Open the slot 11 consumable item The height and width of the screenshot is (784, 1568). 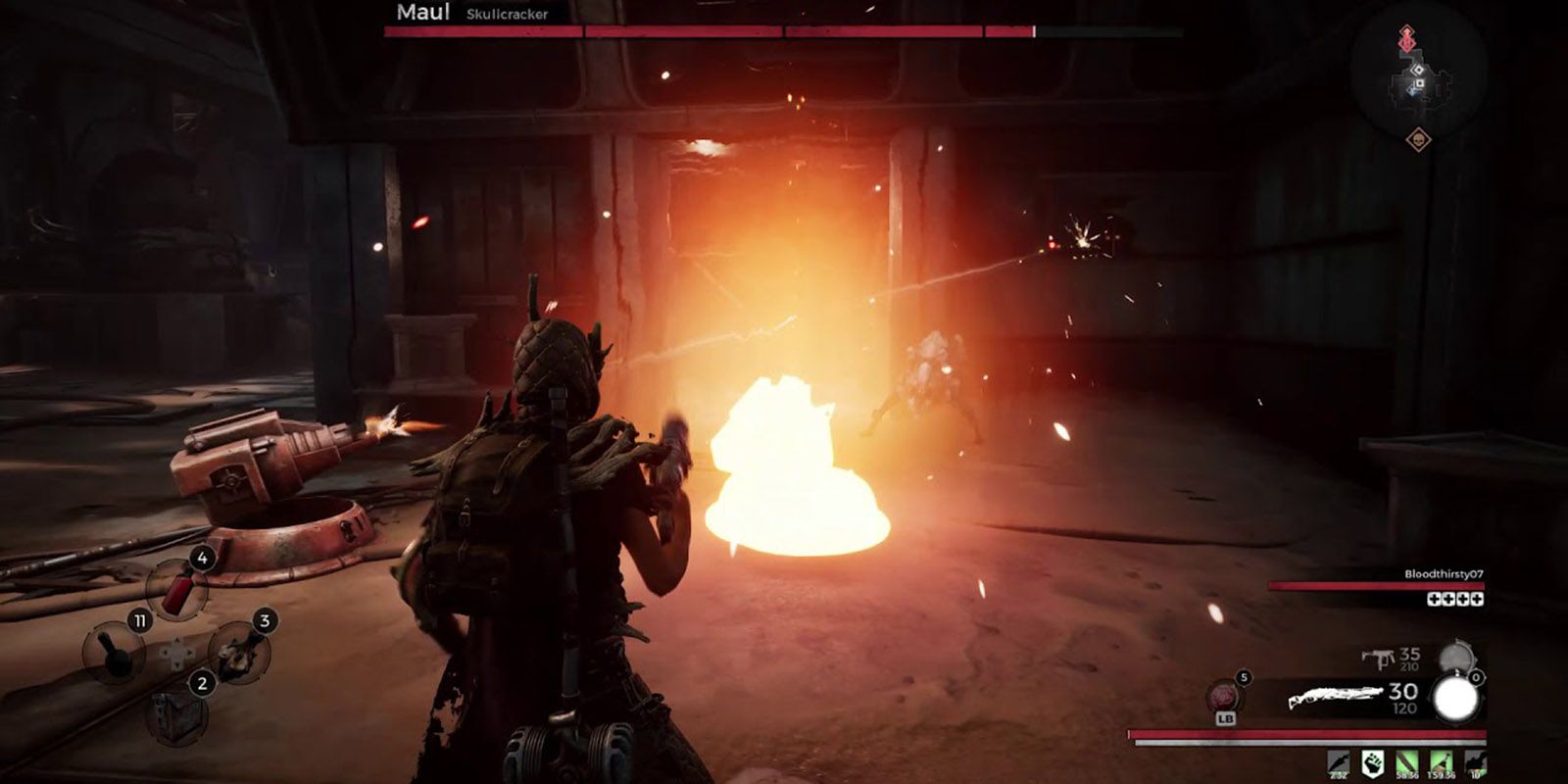115,654
